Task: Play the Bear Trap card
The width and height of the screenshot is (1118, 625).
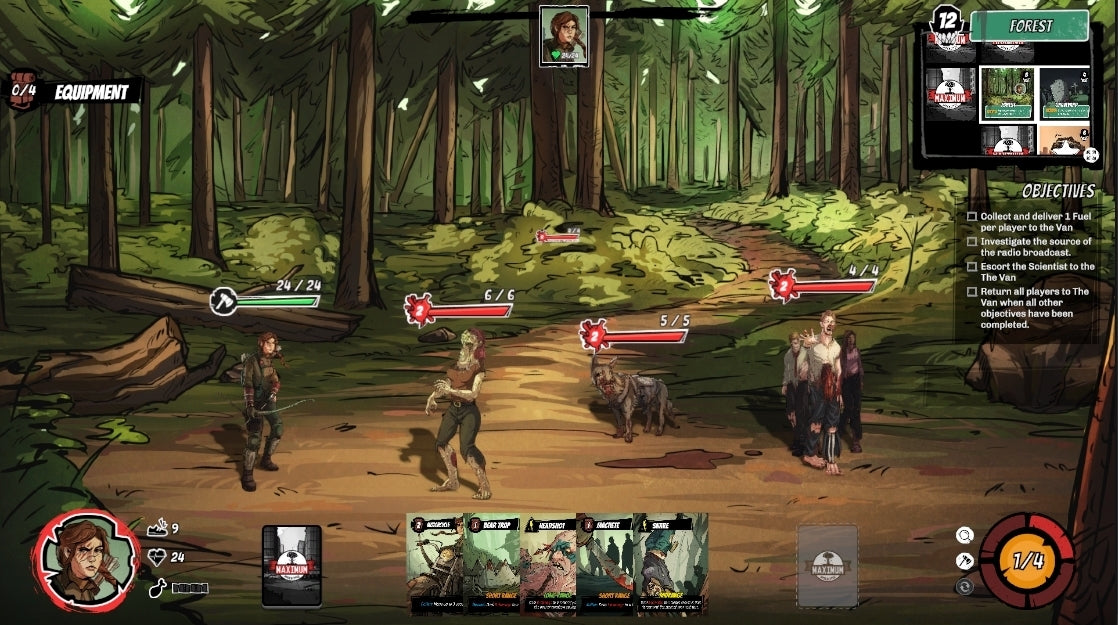Action: pos(491,563)
